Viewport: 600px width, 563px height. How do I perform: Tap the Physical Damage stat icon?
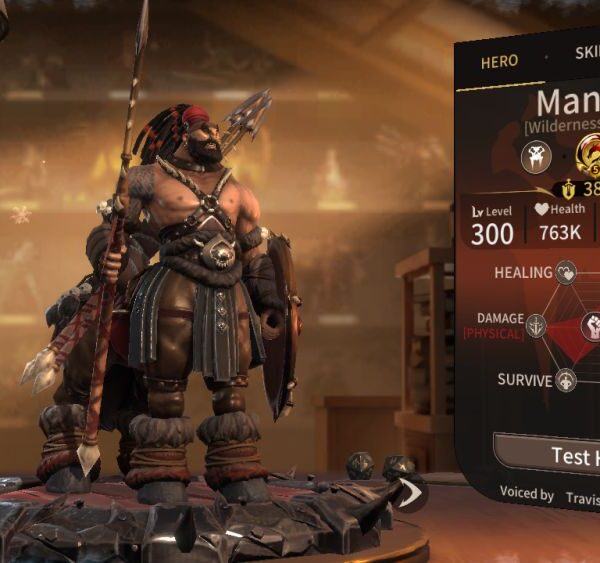click(x=537, y=325)
